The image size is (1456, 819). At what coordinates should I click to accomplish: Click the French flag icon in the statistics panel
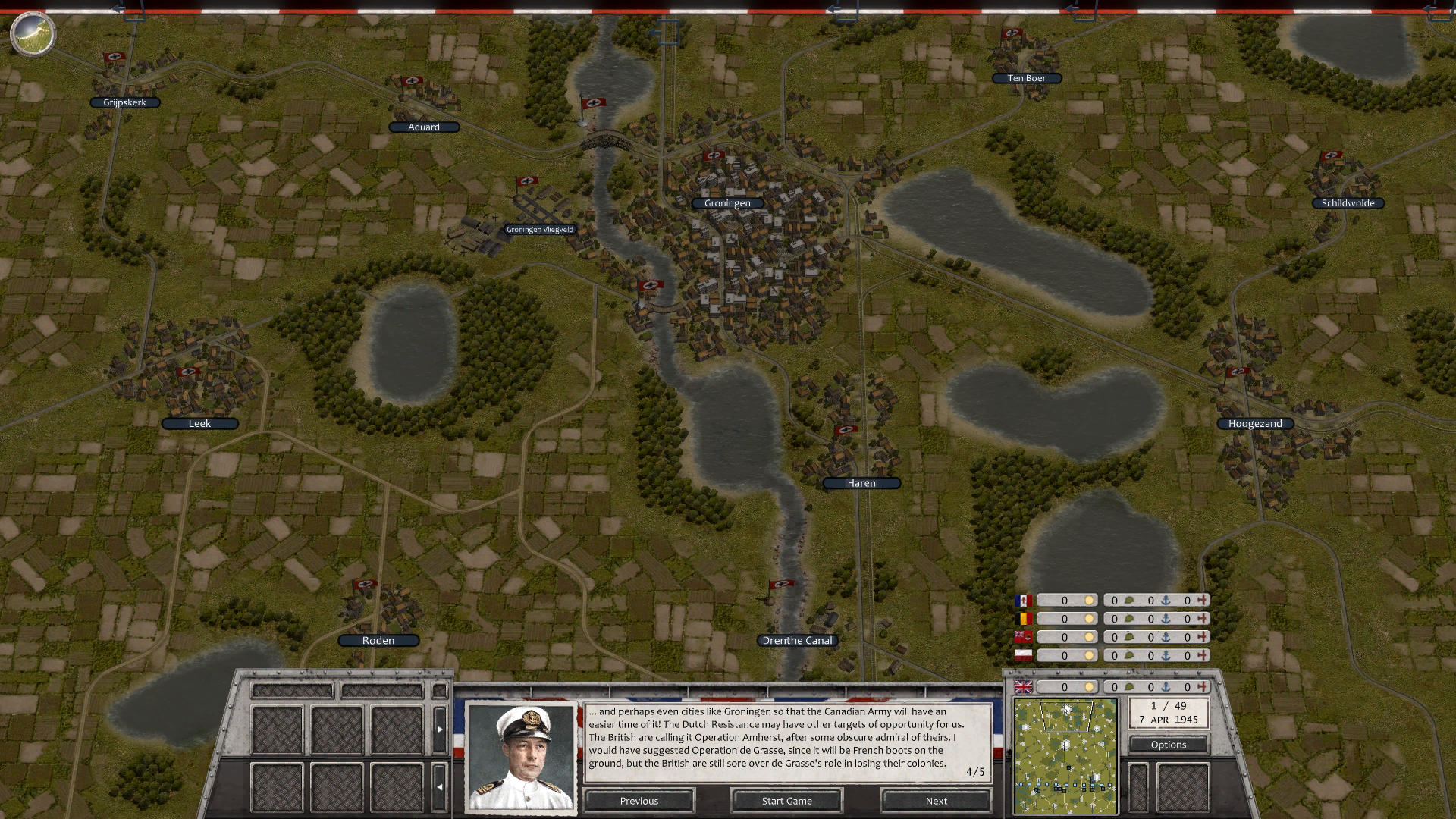[x=1023, y=601]
